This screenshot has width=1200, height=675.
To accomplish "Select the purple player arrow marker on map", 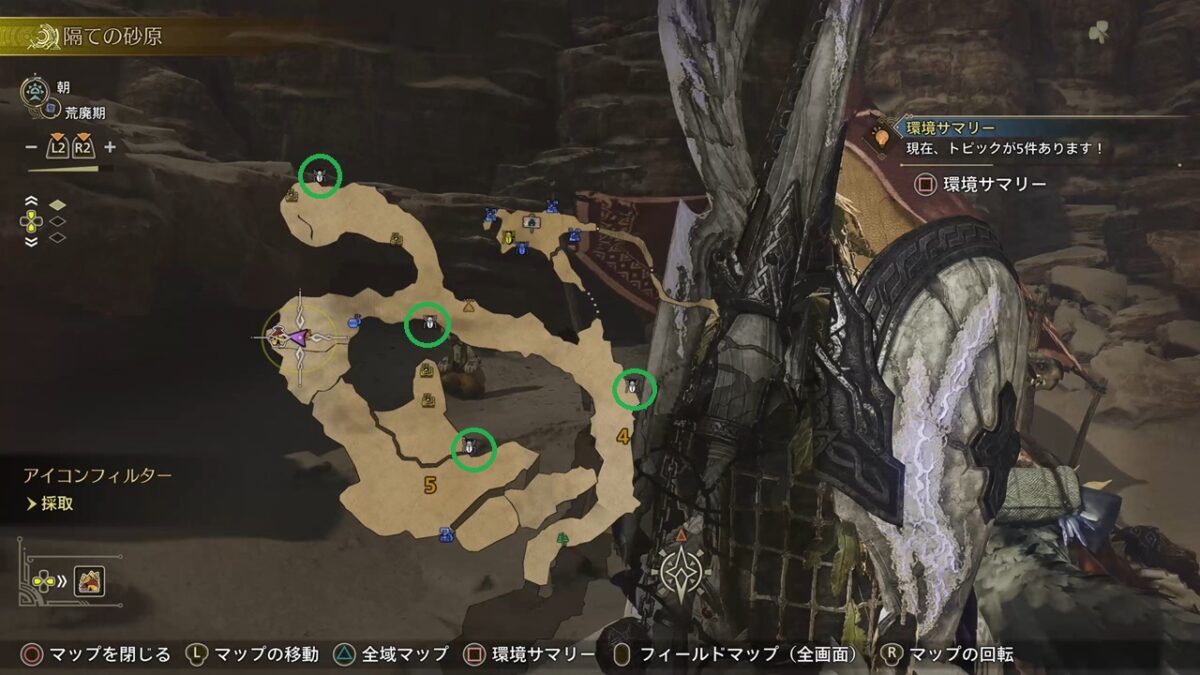I will 297,338.
